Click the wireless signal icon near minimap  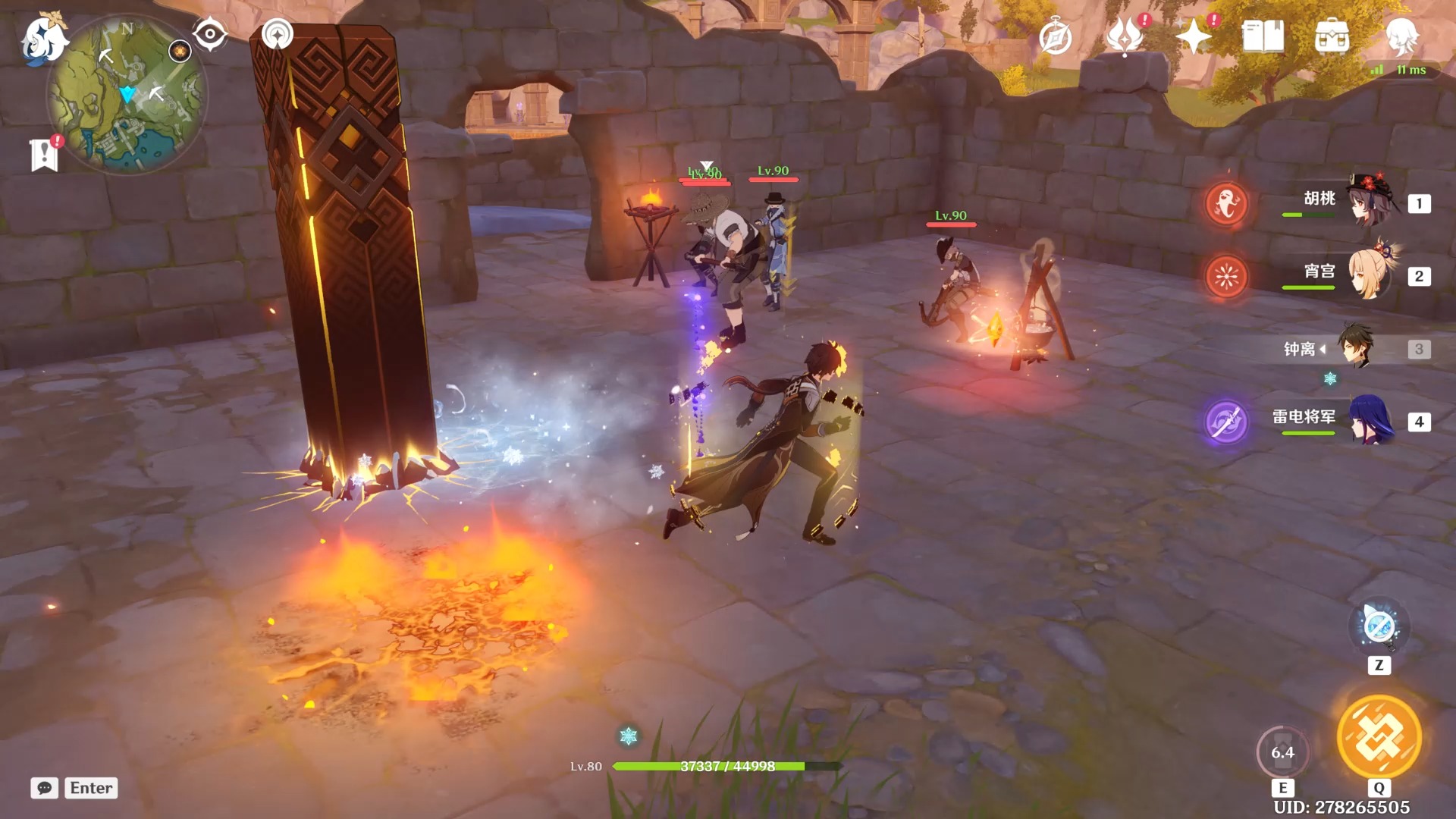pos(277,34)
